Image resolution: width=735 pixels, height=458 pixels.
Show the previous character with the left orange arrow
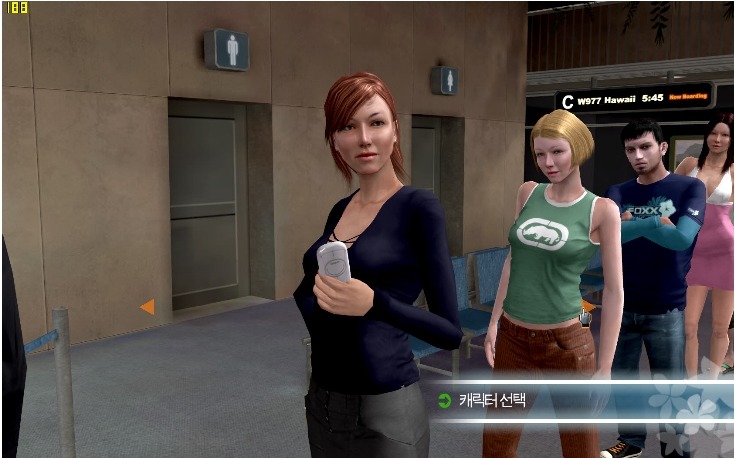(148, 307)
